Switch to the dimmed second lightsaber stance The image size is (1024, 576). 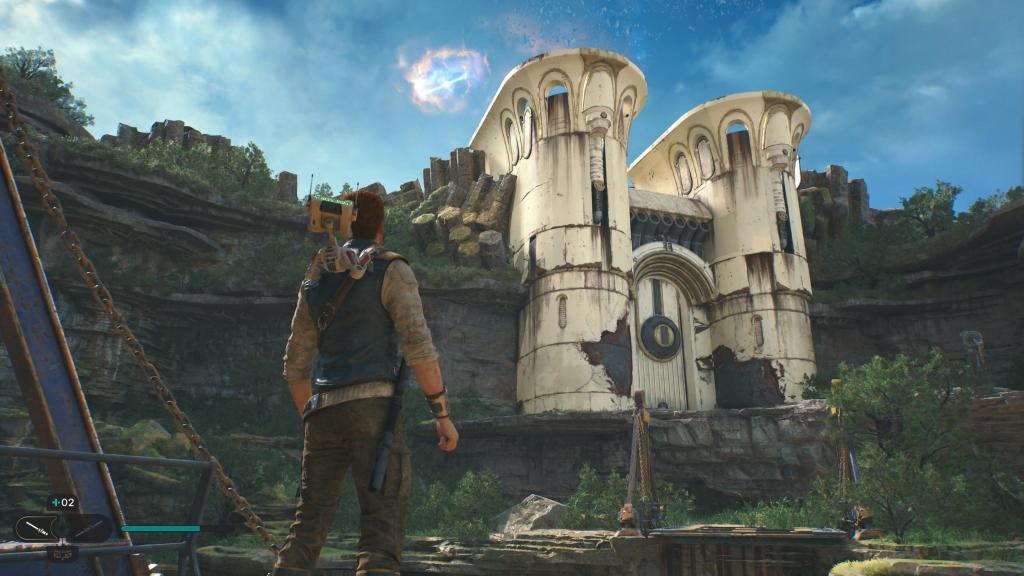(89, 528)
